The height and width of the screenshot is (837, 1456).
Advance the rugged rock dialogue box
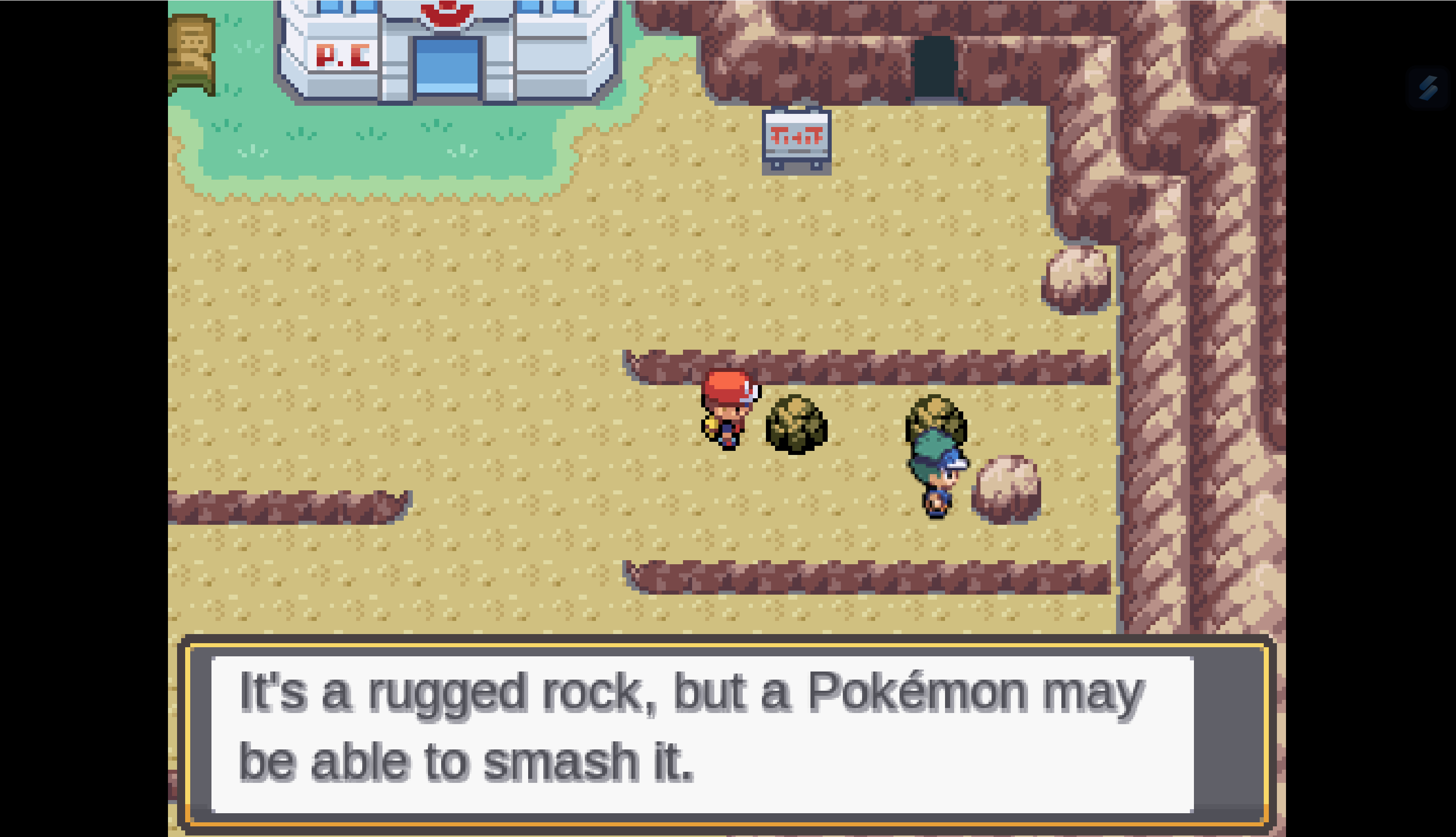(x=702, y=734)
